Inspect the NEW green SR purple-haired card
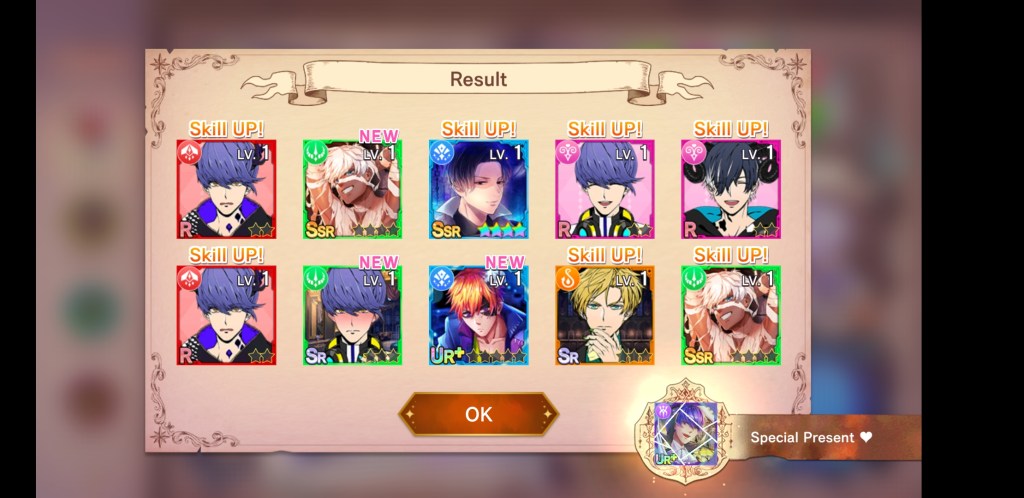Viewport: 1024px width, 498px height. pos(352,315)
